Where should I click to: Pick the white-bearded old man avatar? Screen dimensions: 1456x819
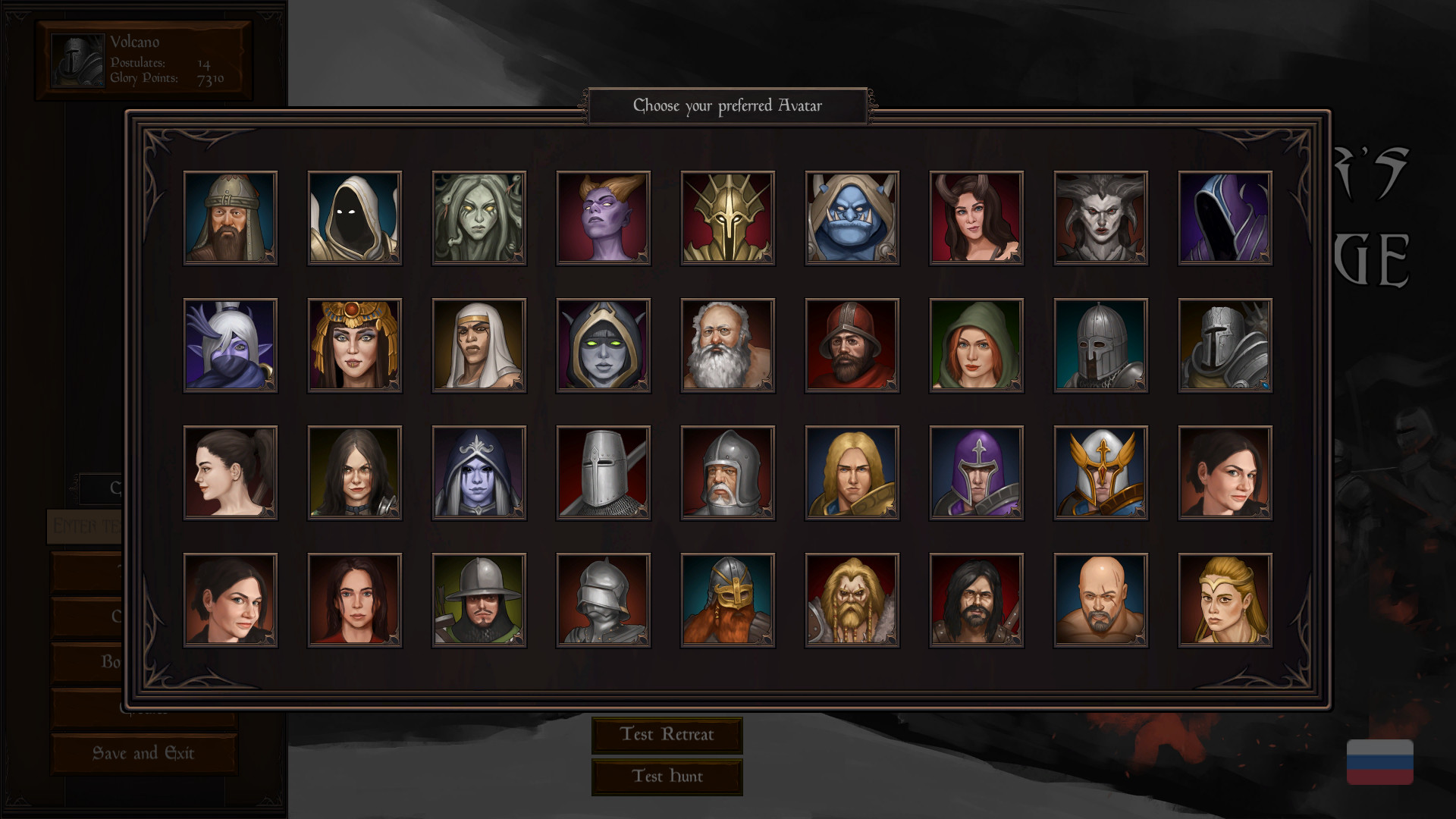[727, 345]
